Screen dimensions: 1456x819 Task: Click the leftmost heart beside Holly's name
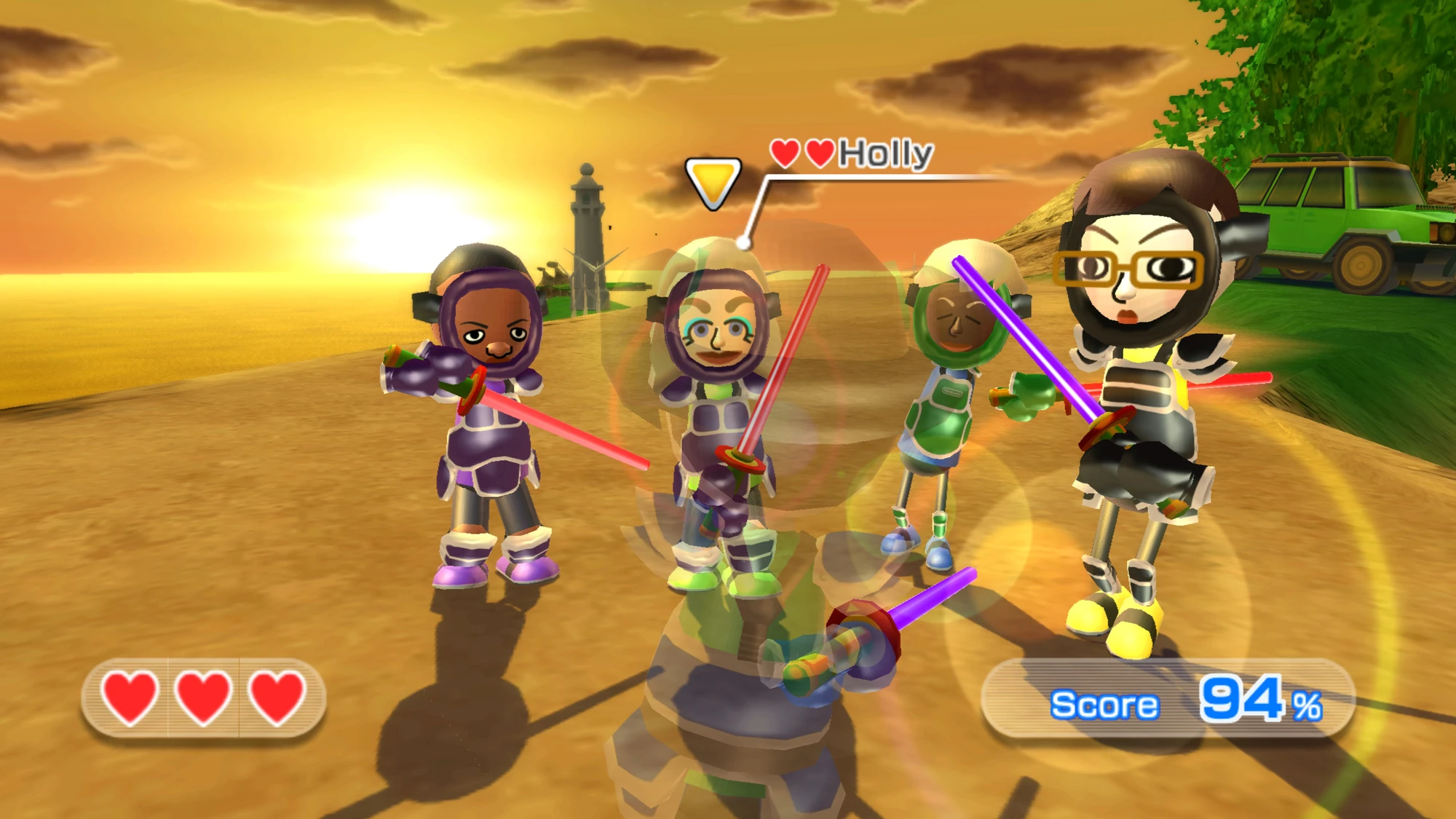tap(785, 154)
